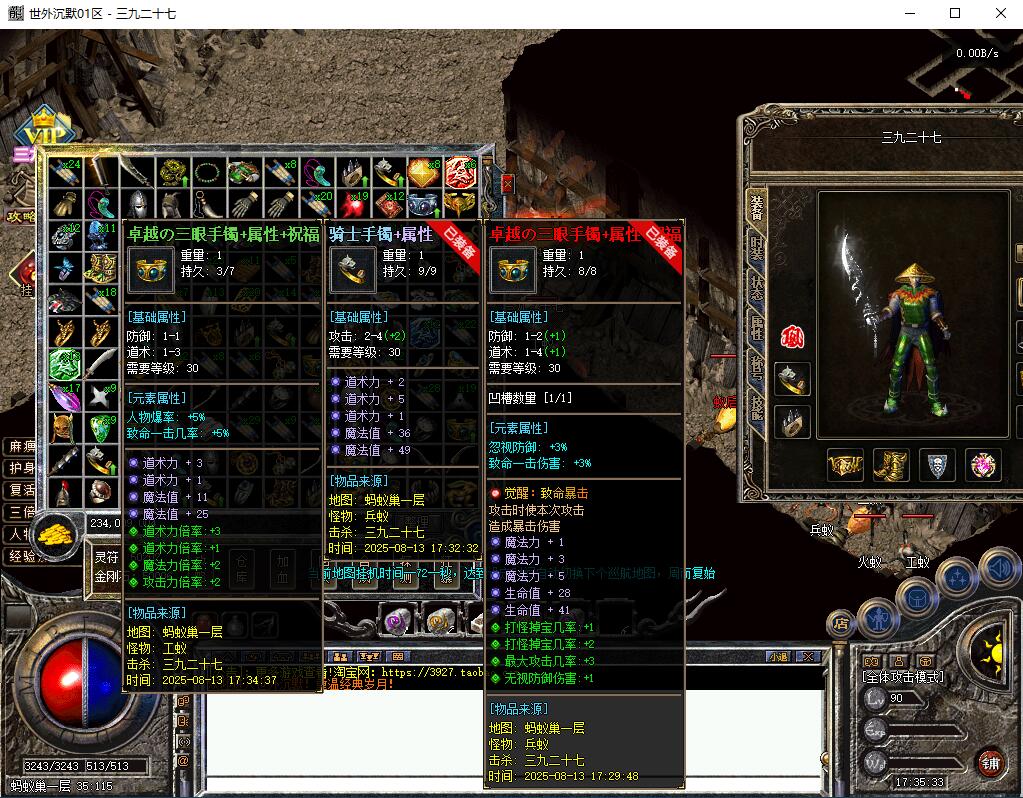Image resolution: width=1023 pixels, height=798 pixels.
Task: Open the red 铺 stall button
Action: click(x=989, y=762)
